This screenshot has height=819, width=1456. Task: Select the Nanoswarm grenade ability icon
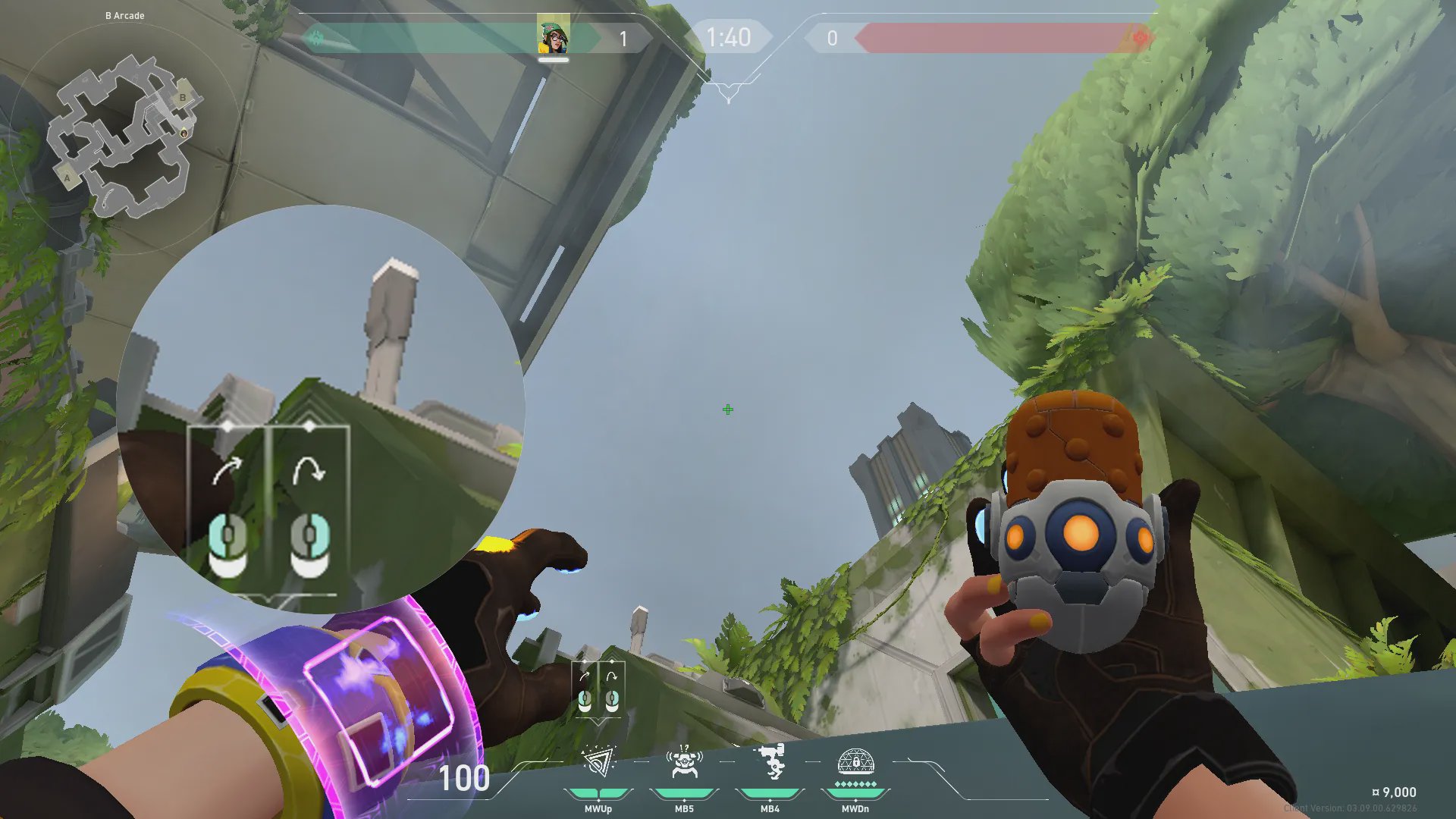598,763
